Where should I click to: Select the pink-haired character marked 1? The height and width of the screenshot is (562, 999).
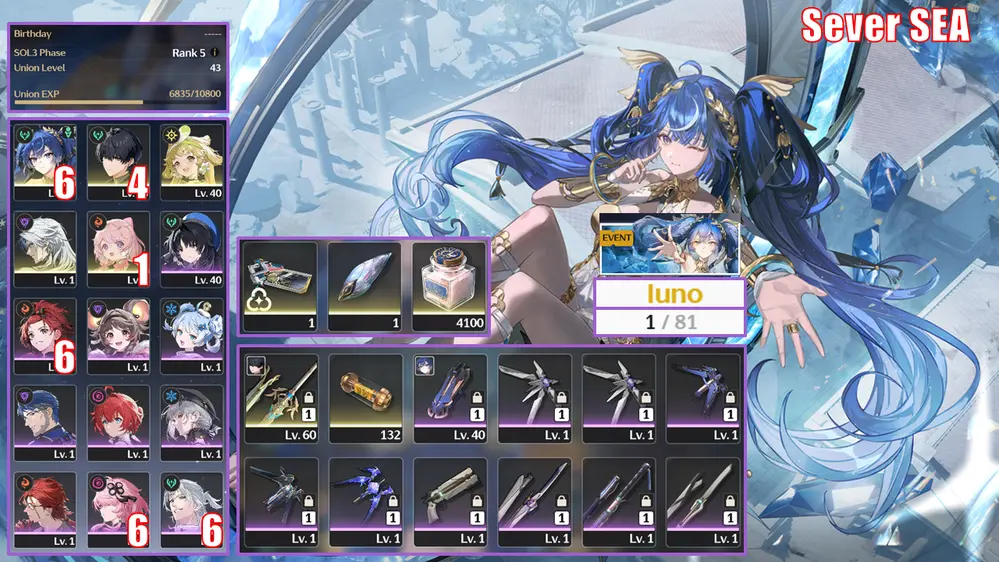pos(118,248)
